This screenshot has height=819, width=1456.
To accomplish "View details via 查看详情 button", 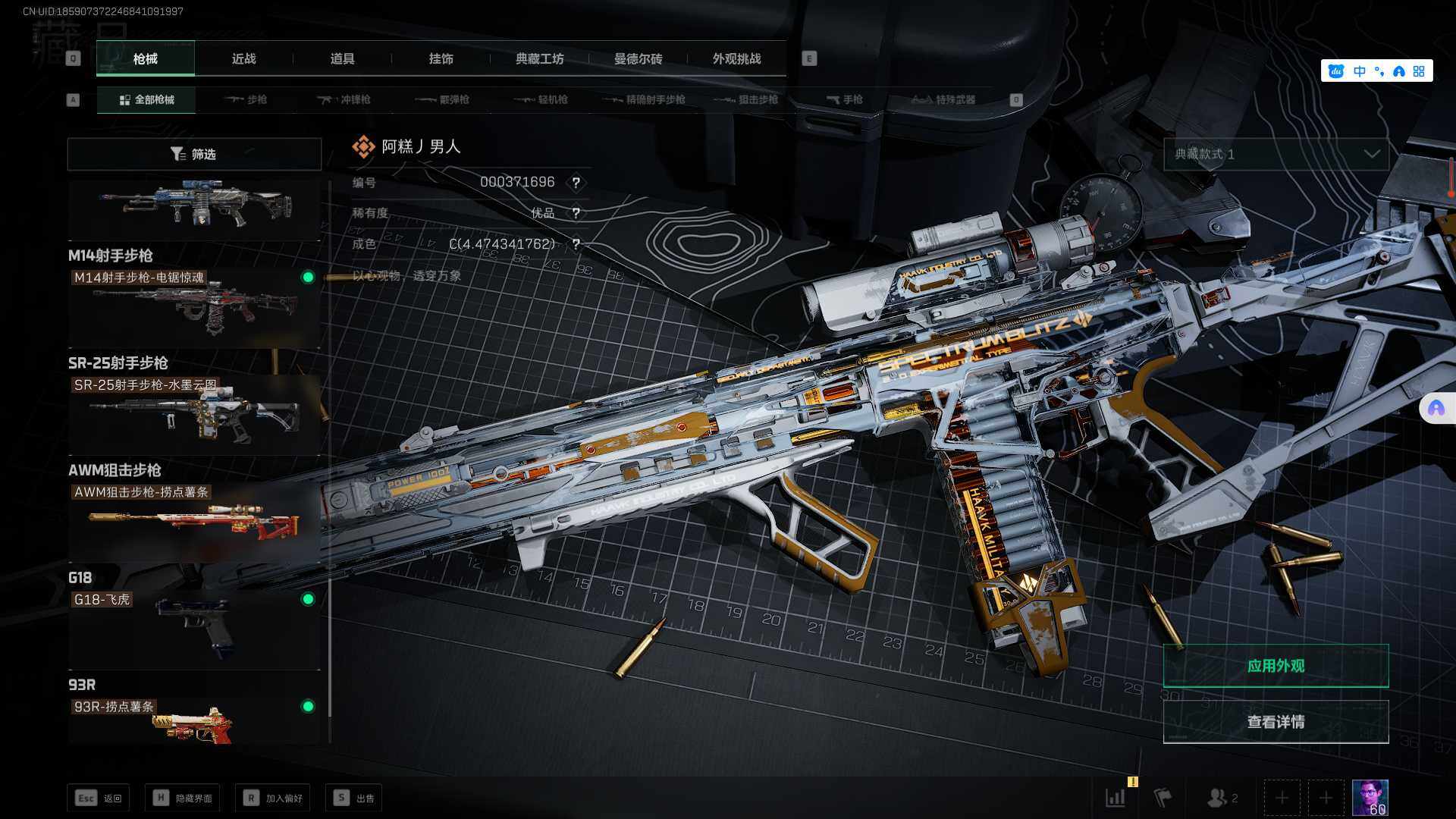I will (1276, 722).
